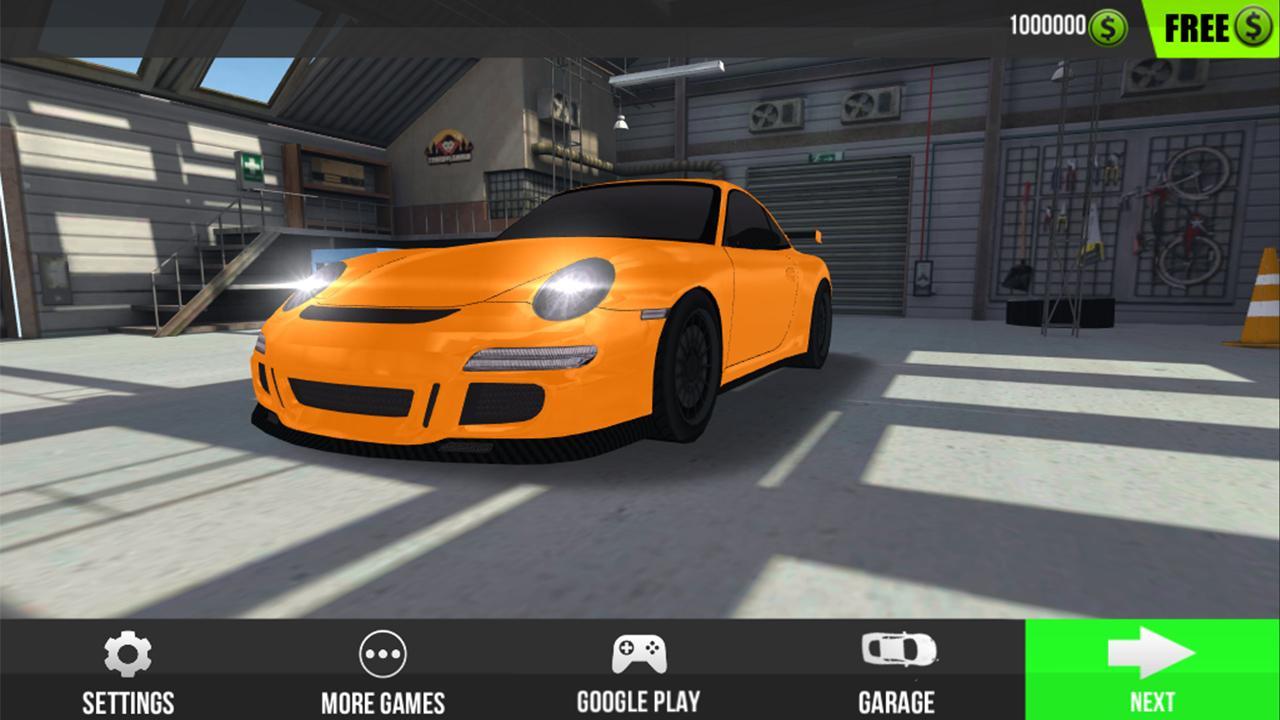Choose GOOGLE PLAY in the bottom menu
Viewport: 1280px width, 720px height.
click(638, 703)
